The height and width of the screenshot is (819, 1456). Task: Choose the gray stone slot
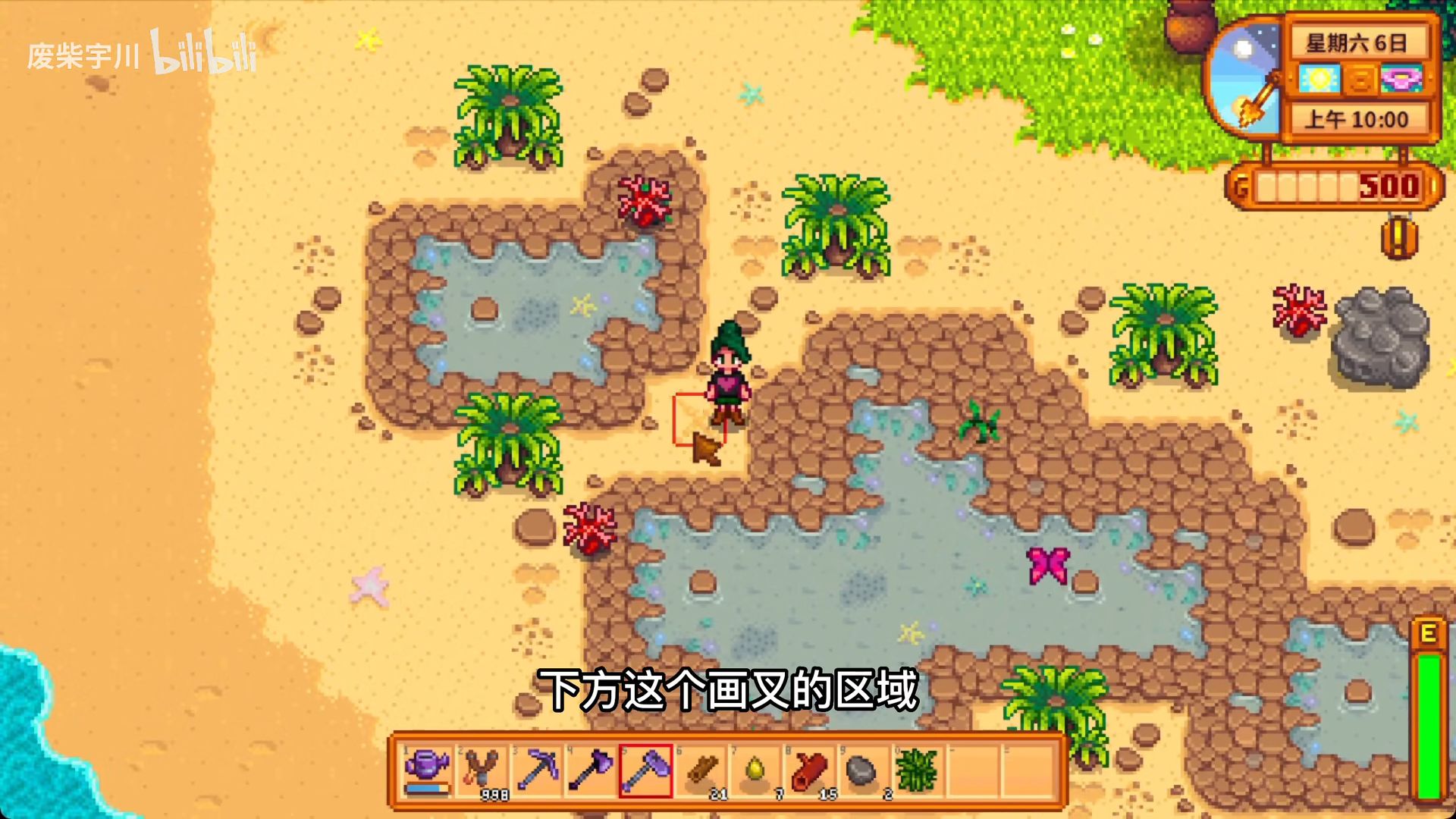point(862,770)
